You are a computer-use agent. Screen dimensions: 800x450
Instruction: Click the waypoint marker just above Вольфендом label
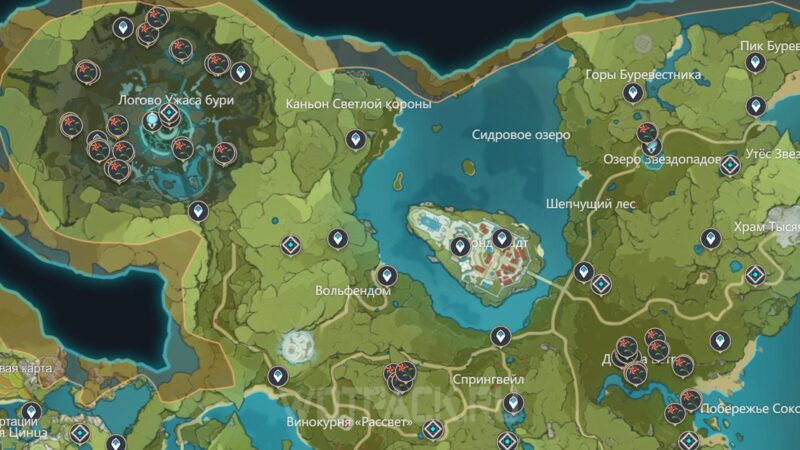point(385,275)
